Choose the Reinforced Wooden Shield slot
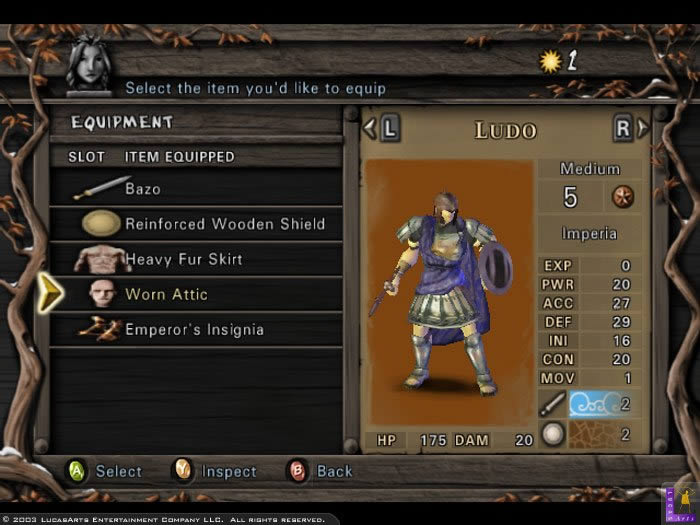This screenshot has height=525, width=700. [200, 224]
